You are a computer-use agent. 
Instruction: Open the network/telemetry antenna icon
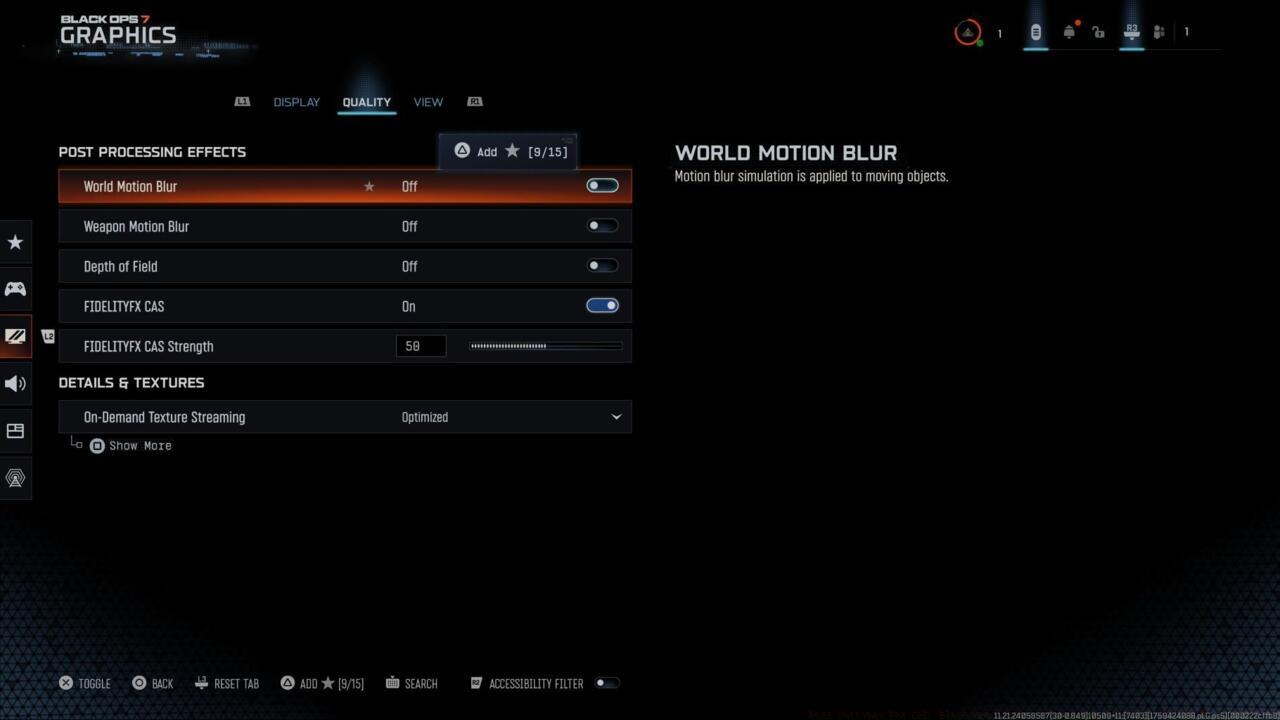15,478
